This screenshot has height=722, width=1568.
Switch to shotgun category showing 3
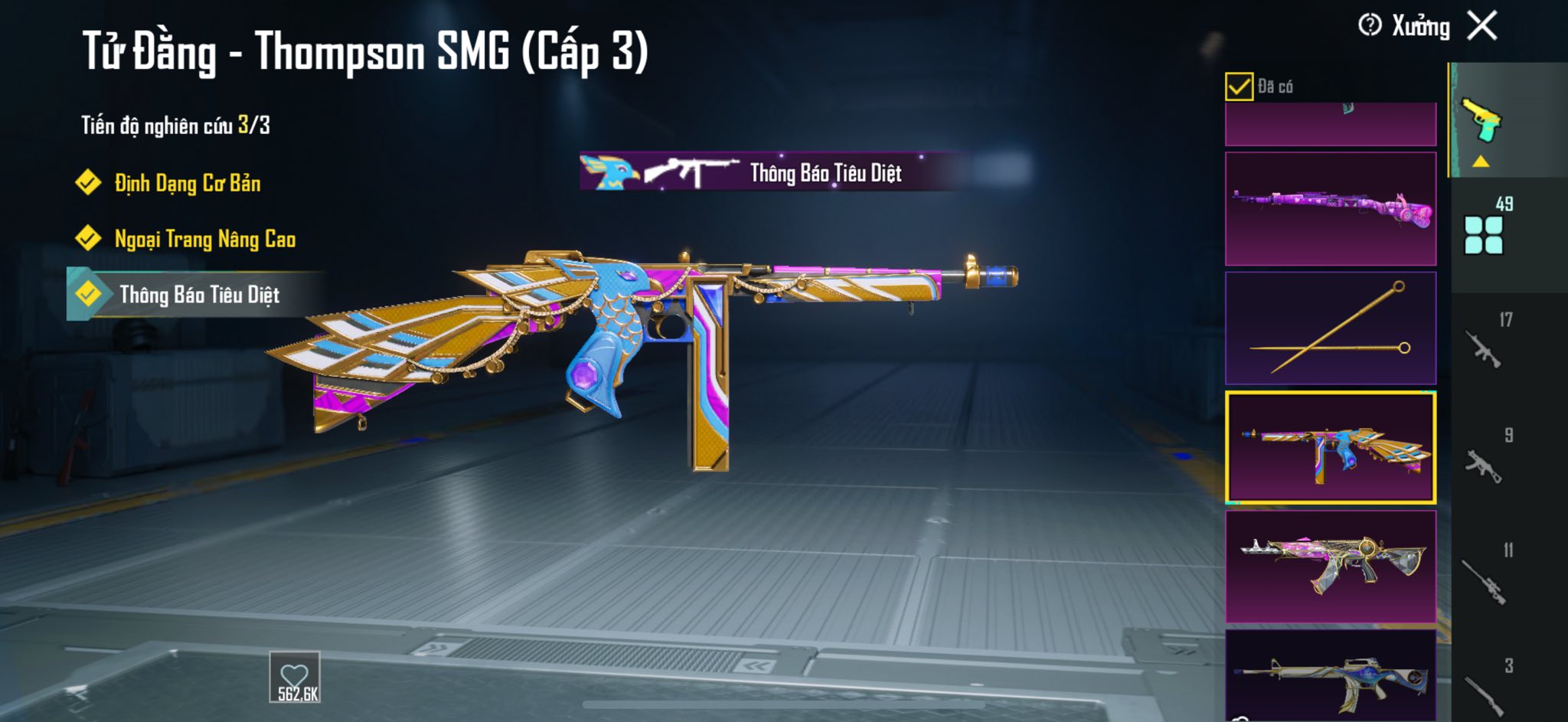click(x=1485, y=691)
